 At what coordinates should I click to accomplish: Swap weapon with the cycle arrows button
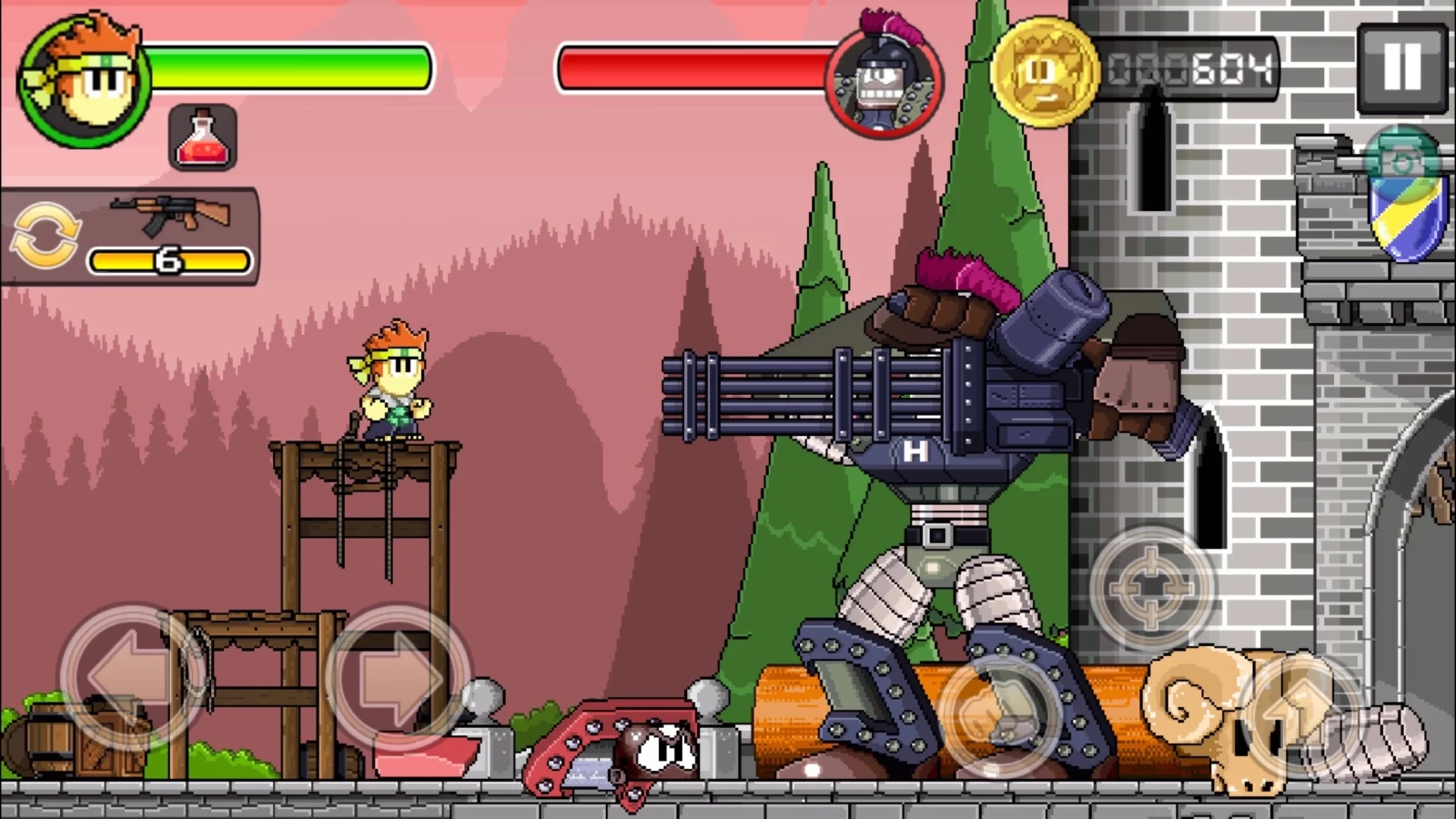coord(44,237)
